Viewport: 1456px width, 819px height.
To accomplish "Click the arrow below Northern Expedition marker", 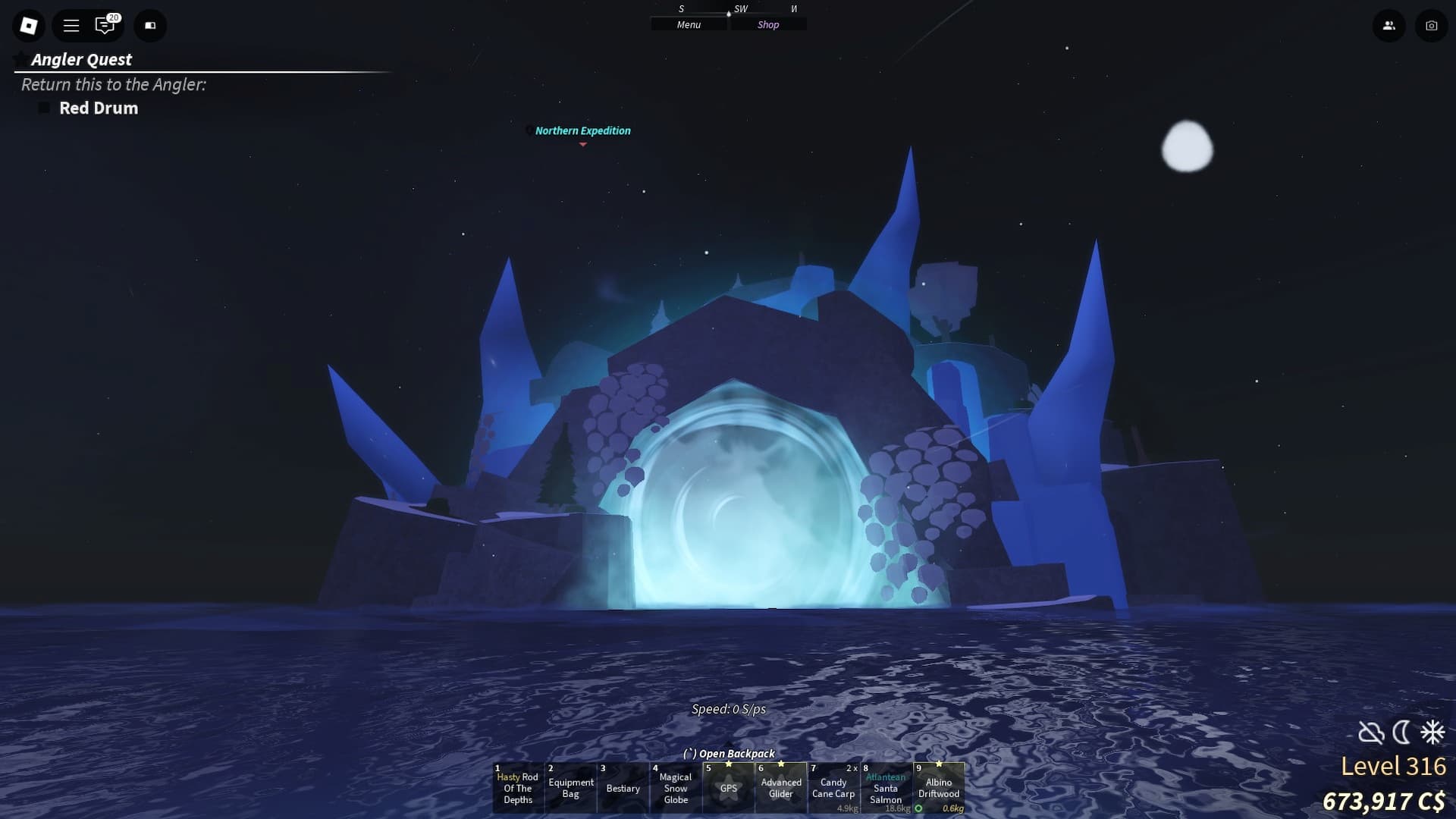I will tap(582, 143).
